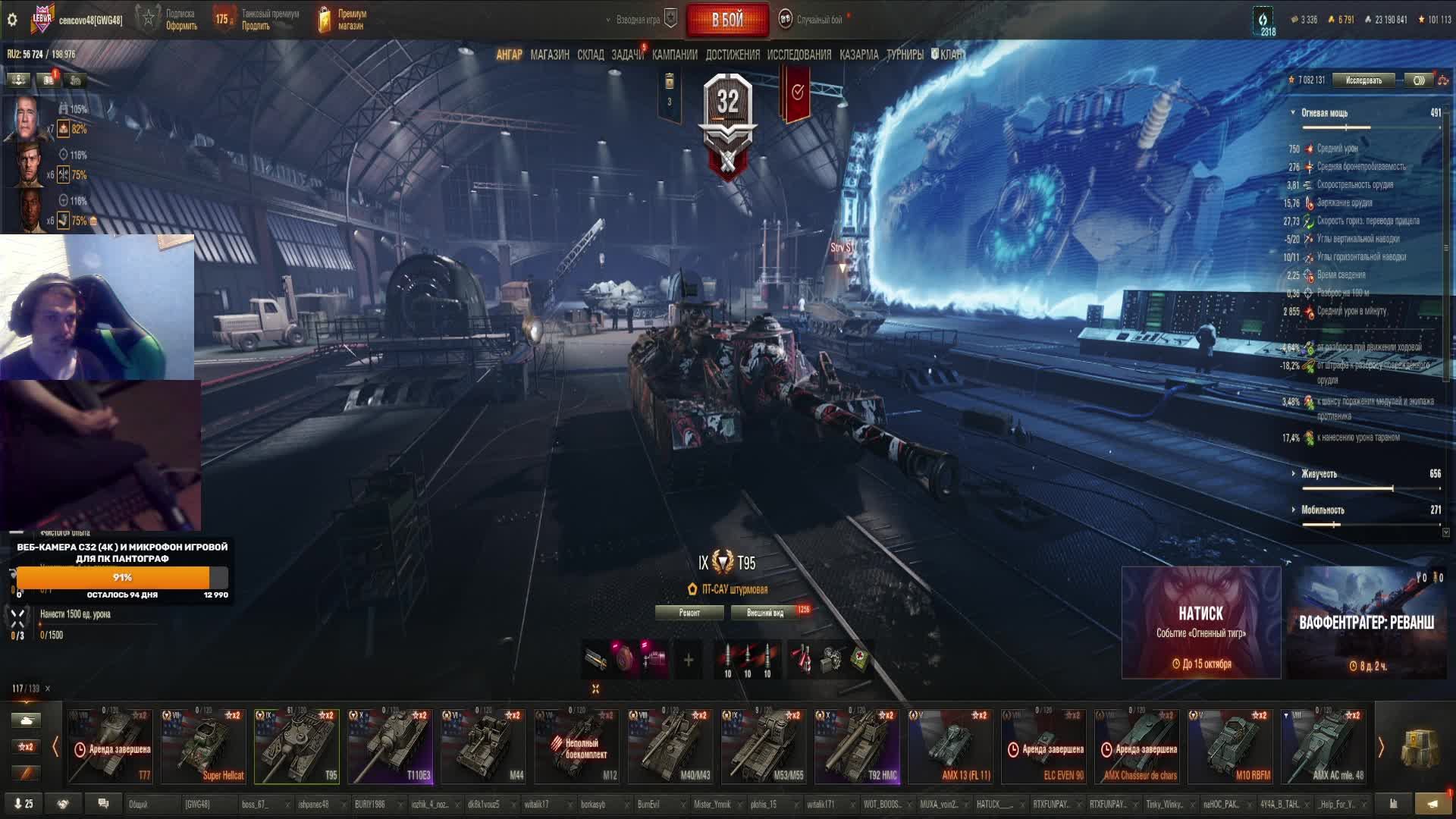Start battle with the В БОЙ button
The image size is (1456, 819).
coord(726,20)
